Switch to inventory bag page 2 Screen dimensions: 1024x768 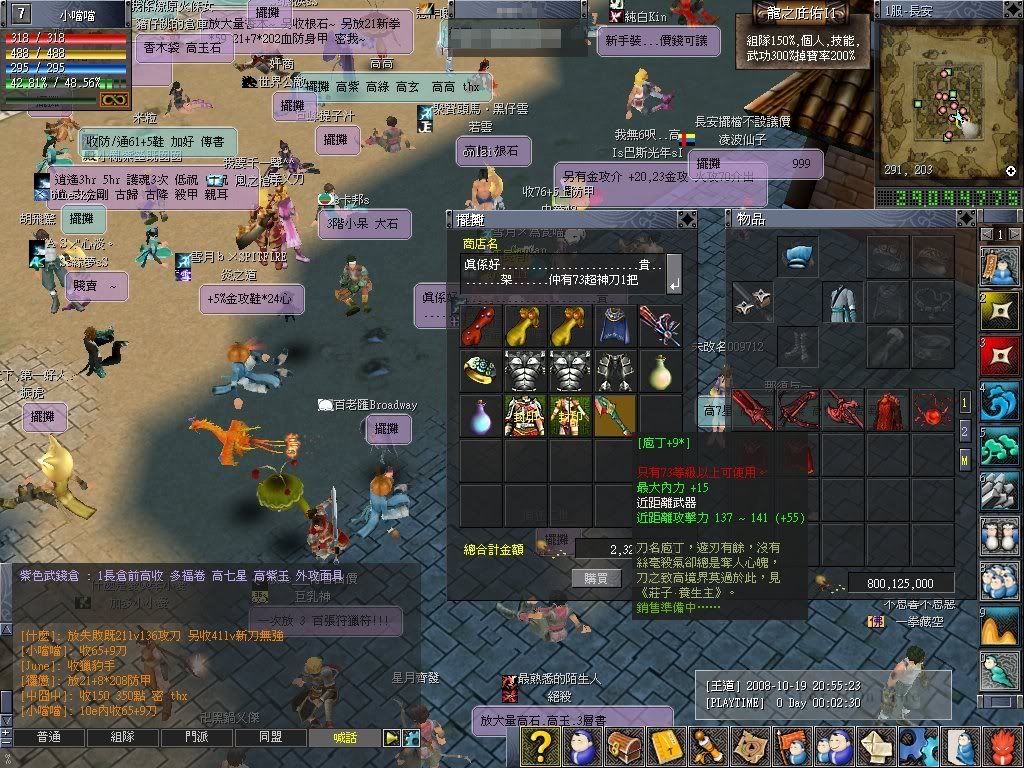[965, 430]
